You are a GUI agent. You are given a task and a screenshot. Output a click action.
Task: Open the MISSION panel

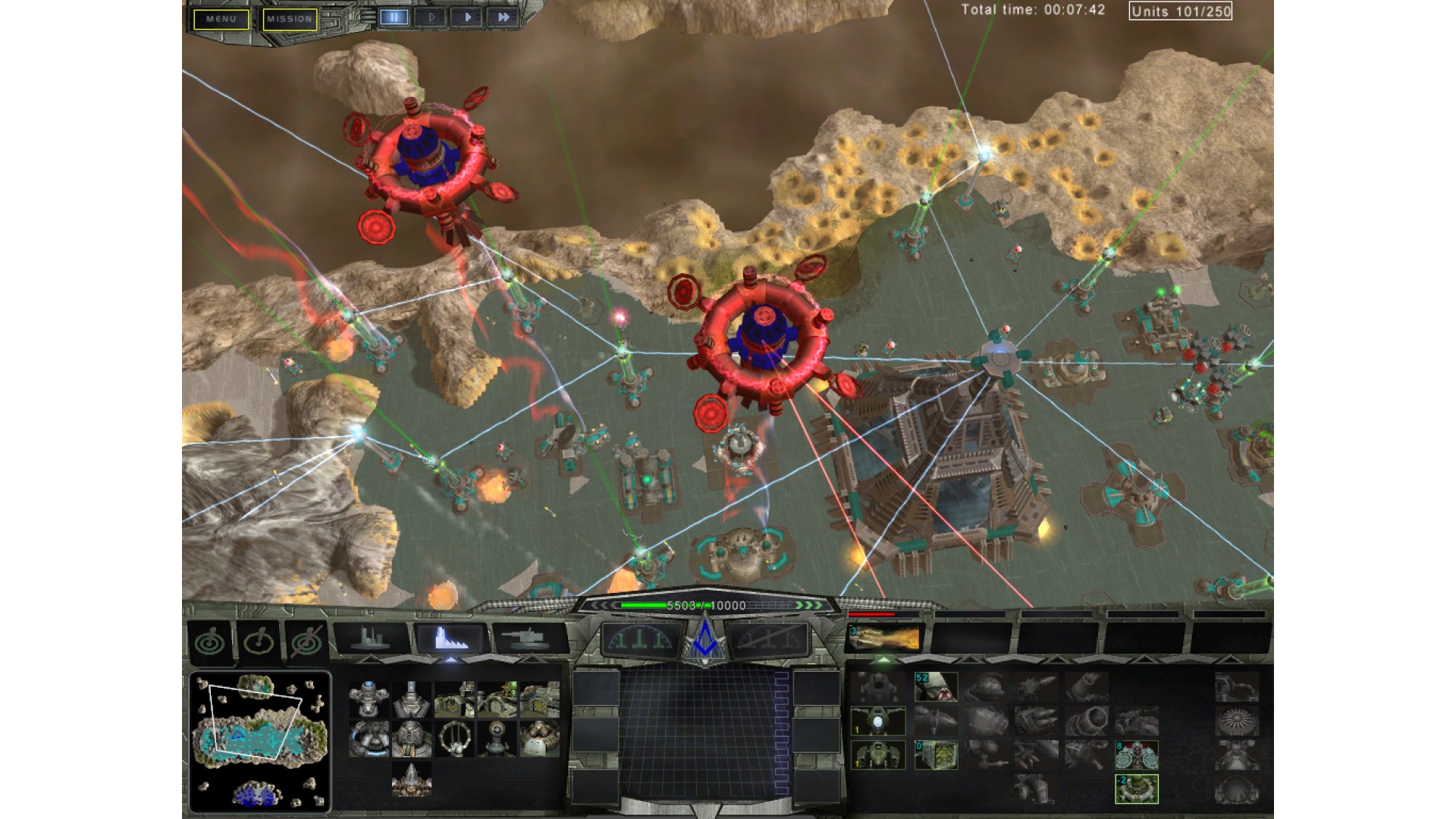(x=290, y=19)
